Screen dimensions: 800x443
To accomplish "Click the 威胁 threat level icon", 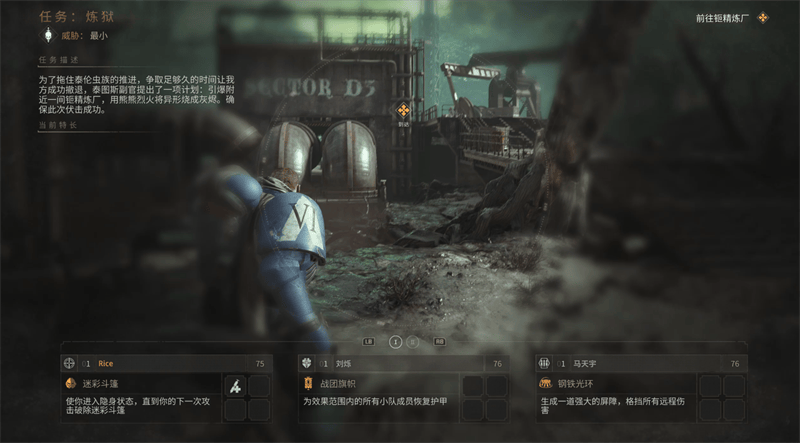I will [x=46, y=35].
